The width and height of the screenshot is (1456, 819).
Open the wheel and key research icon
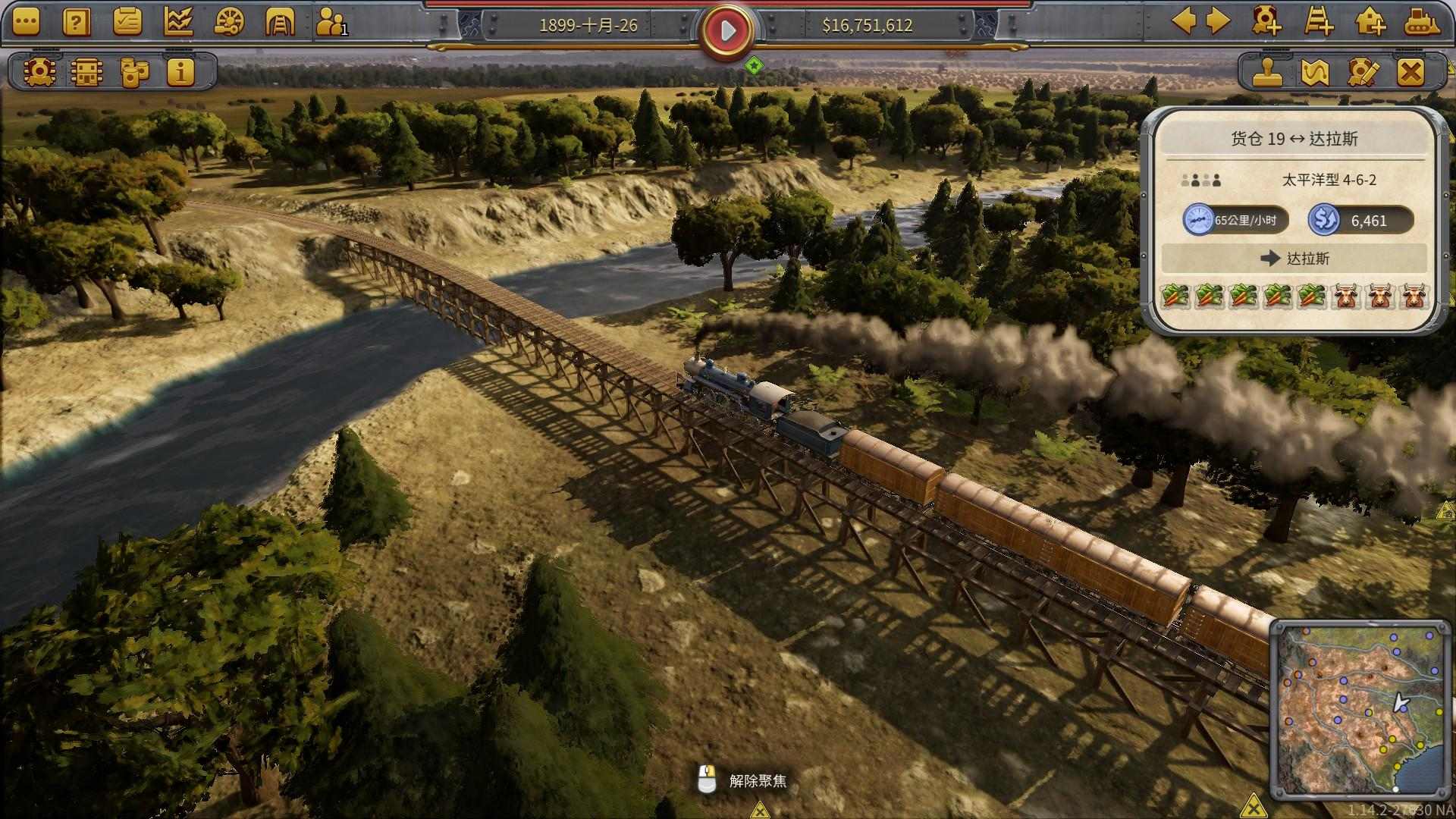(x=229, y=23)
